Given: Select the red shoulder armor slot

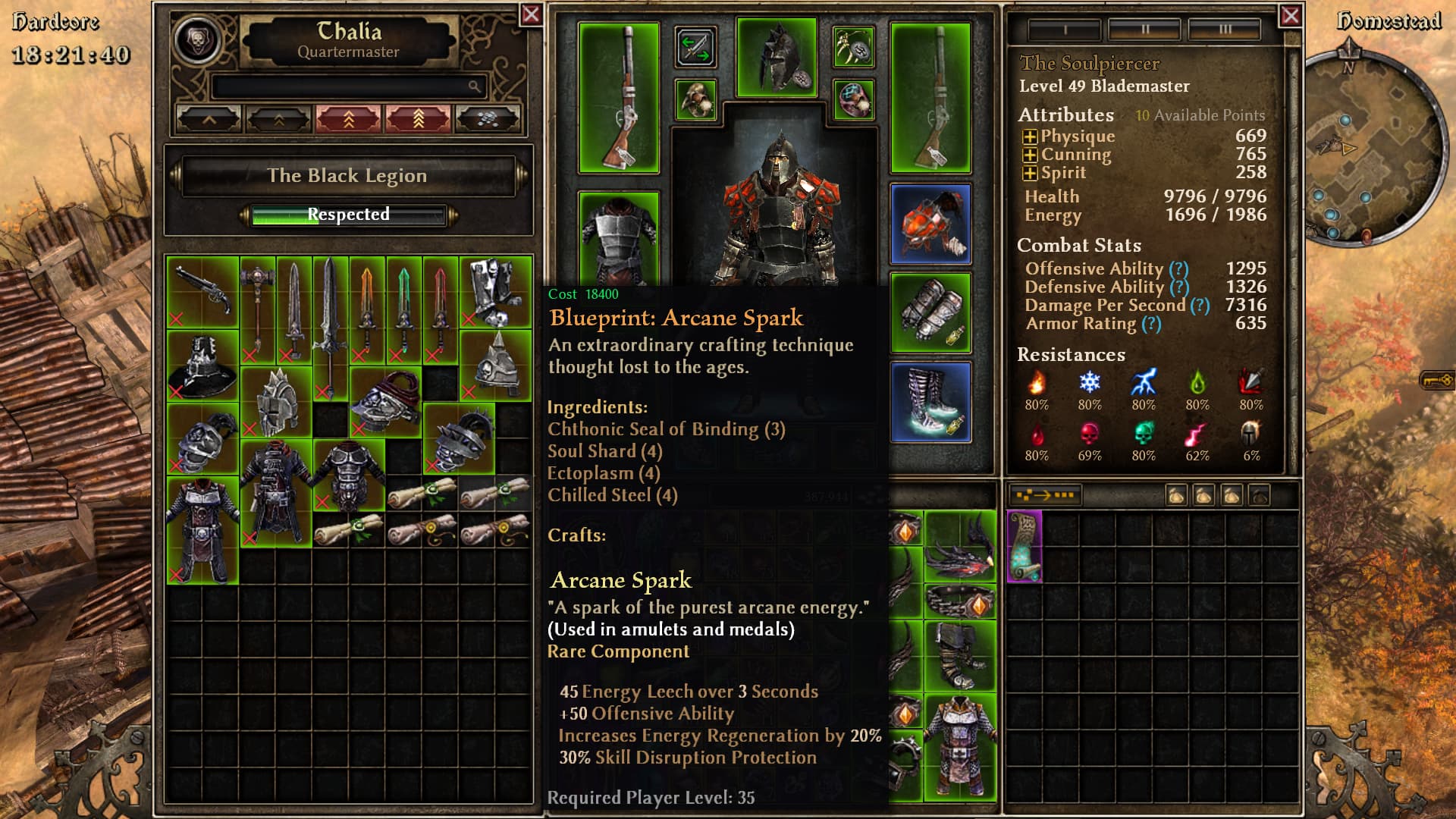Looking at the screenshot, I should point(930,224).
